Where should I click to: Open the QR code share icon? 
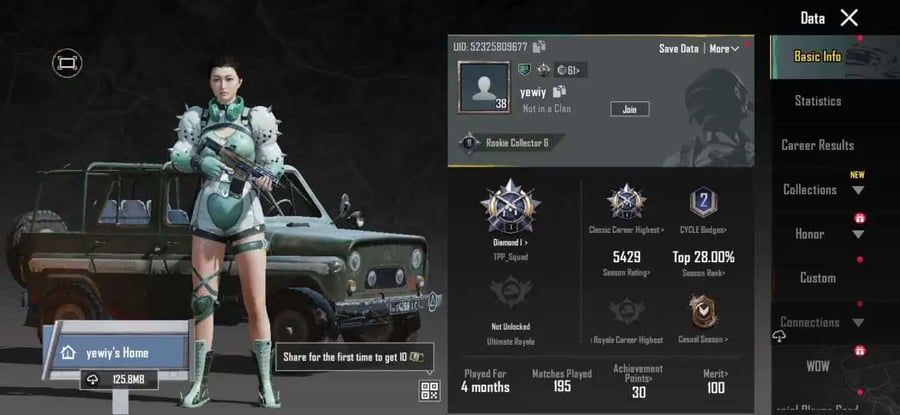[x=430, y=391]
